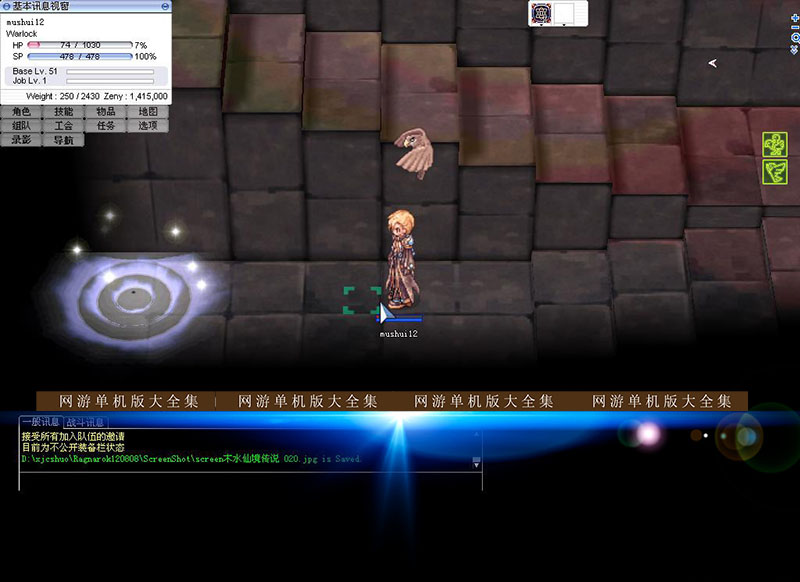Open the 选项 (Options) menu

click(x=148, y=126)
